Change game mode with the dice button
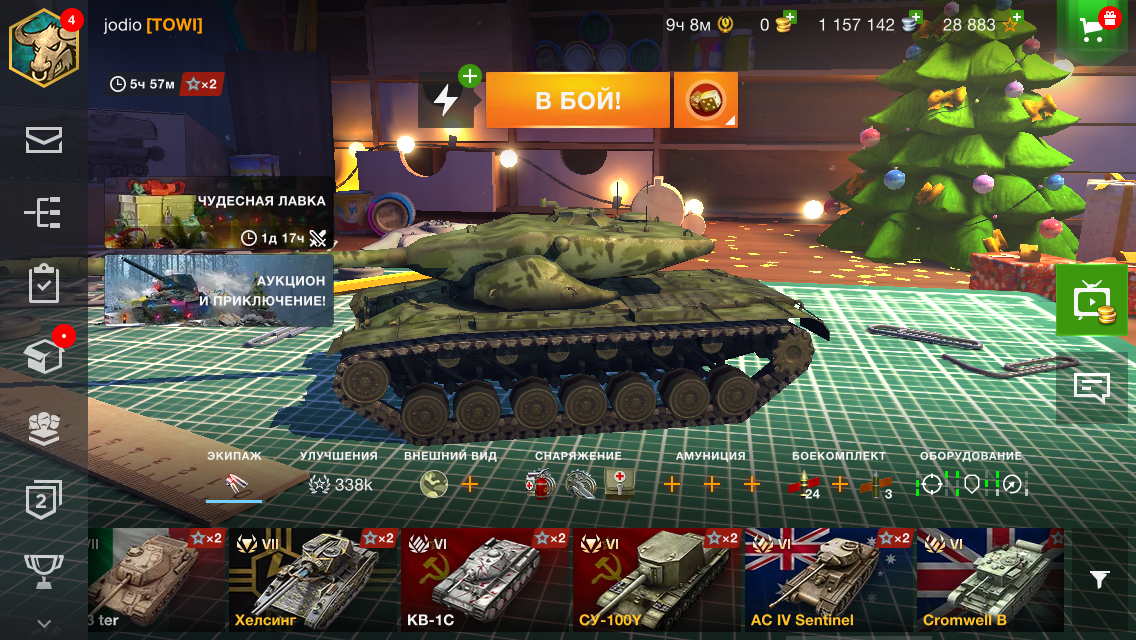The width and height of the screenshot is (1136, 640). point(705,100)
